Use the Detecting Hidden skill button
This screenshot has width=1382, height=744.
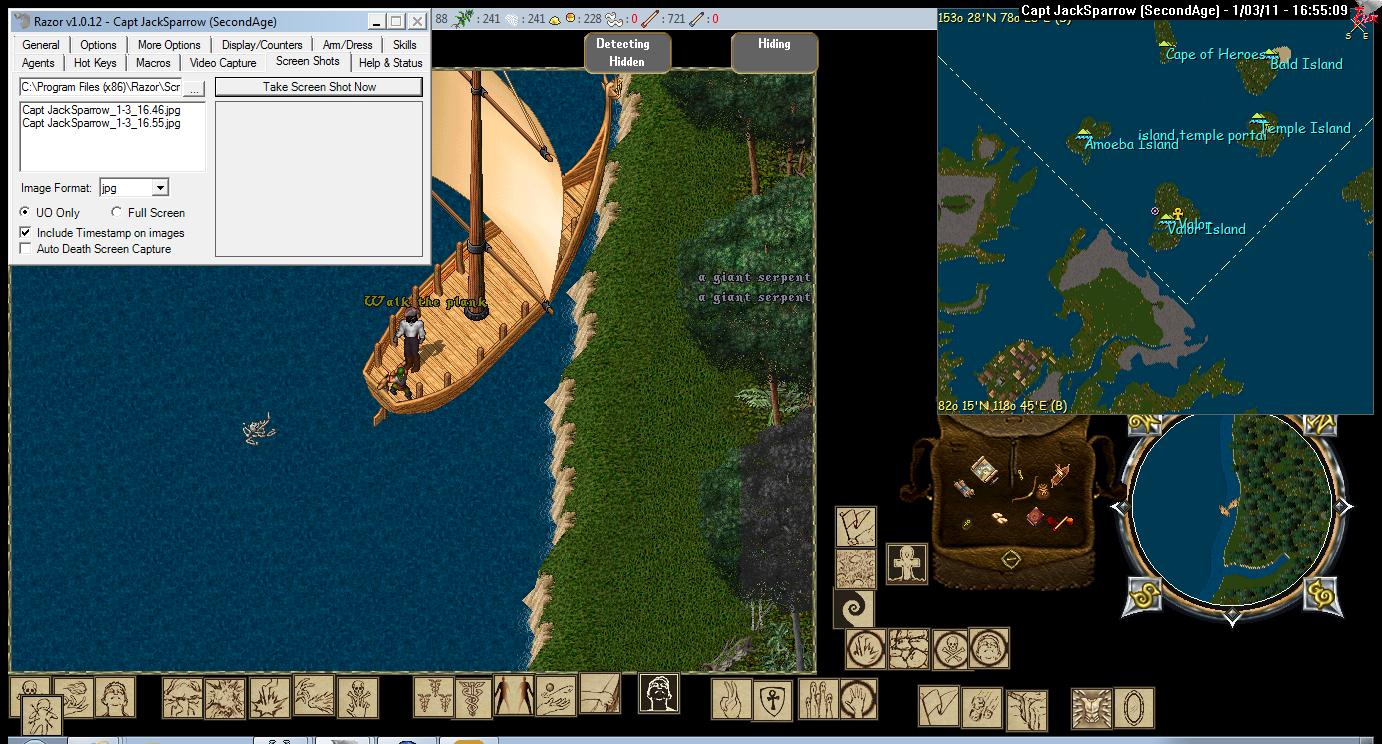click(x=622, y=52)
